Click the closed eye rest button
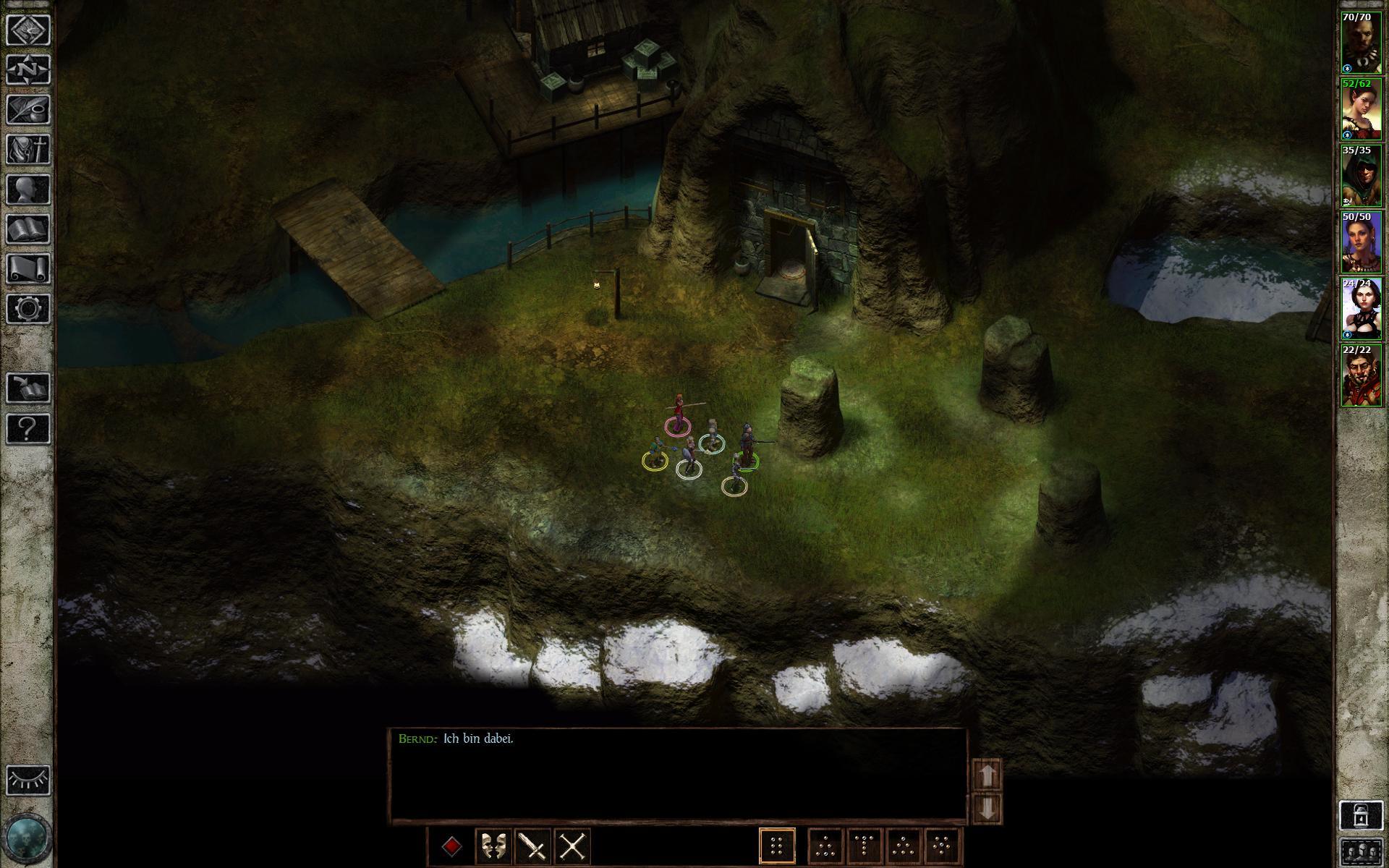Viewport: 1389px width, 868px height. click(28, 780)
